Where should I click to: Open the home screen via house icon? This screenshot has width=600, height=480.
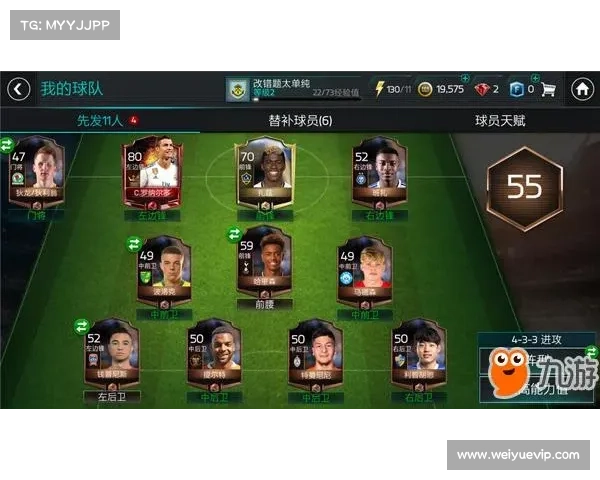(x=582, y=89)
